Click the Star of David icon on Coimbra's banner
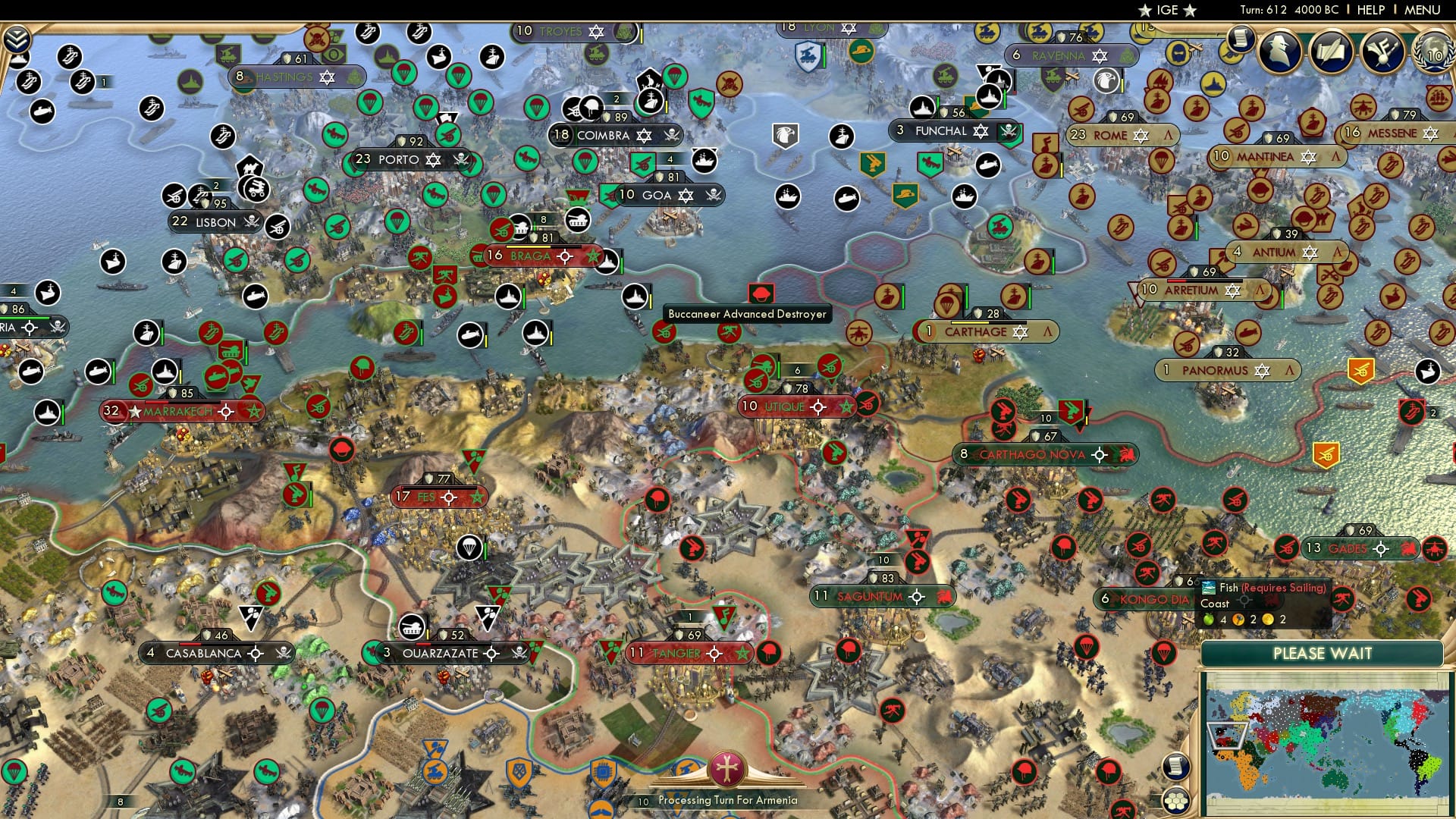The width and height of the screenshot is (1456, 819). (644, 135)
